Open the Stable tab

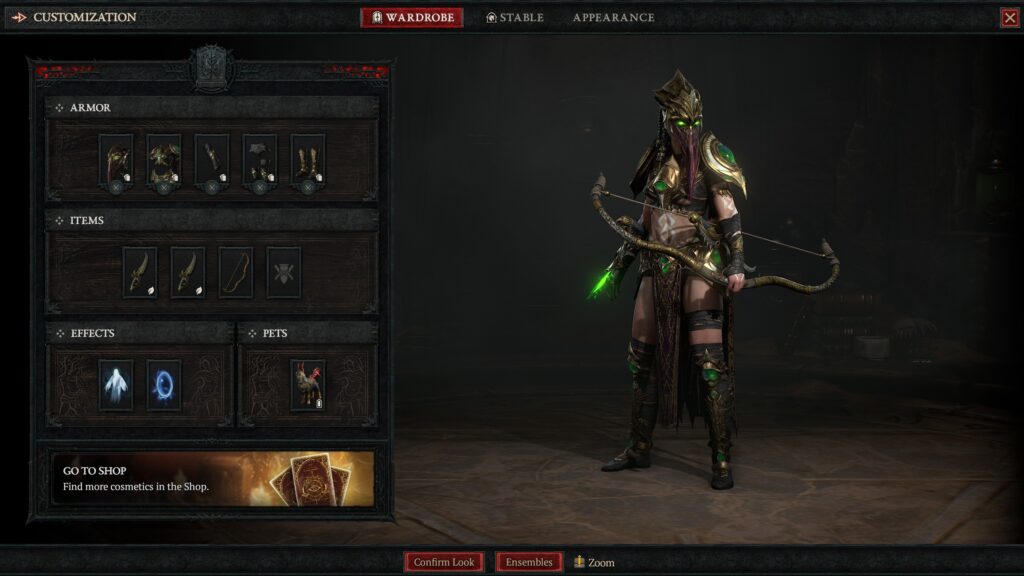coord(515,18)
